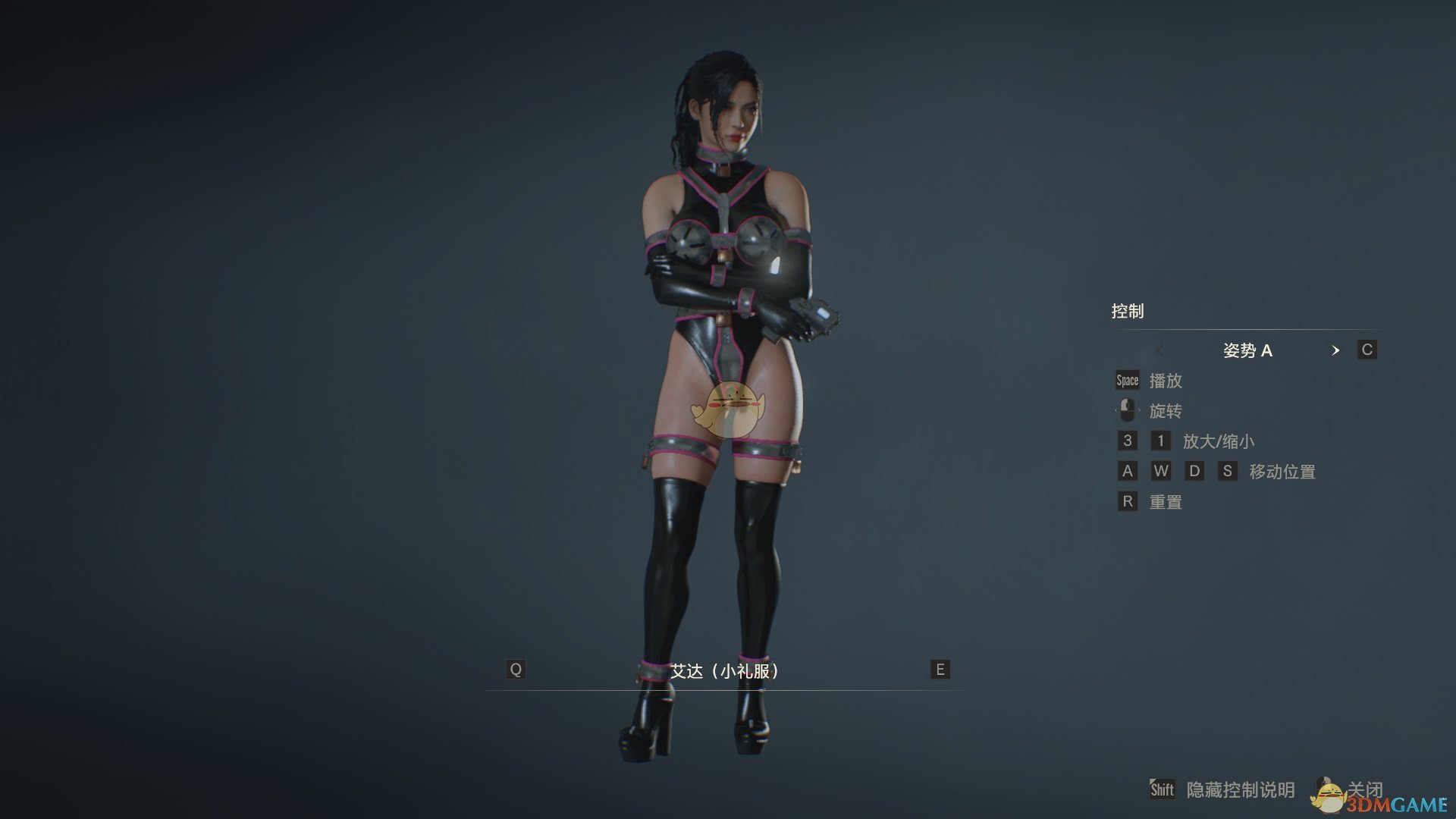The height and width of the screenshot is (819, 1456).
Task: Open the 姿势 A pose selector
Action: click(1248, 350)
